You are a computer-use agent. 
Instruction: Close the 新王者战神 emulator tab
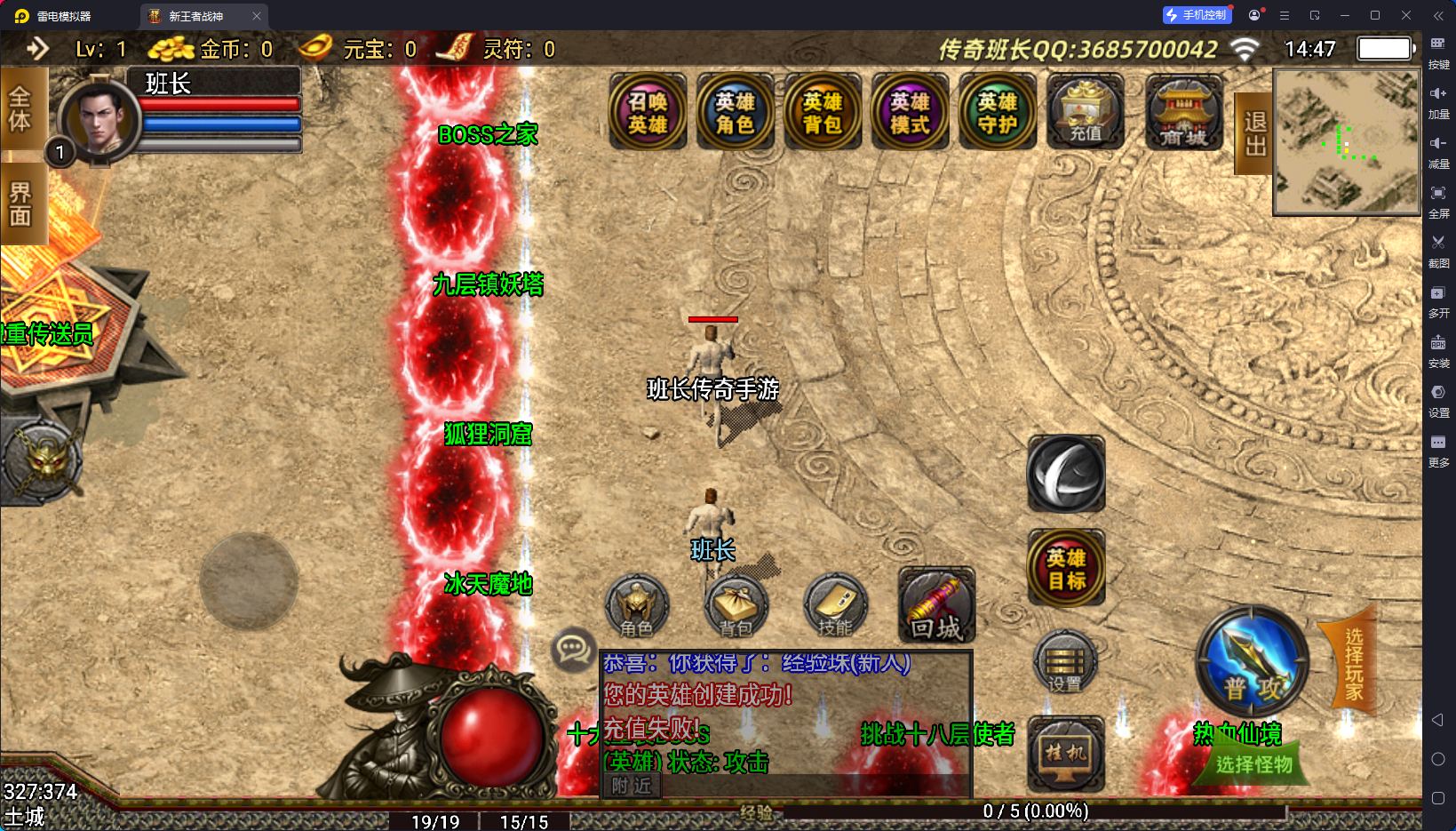click(257, 16)
